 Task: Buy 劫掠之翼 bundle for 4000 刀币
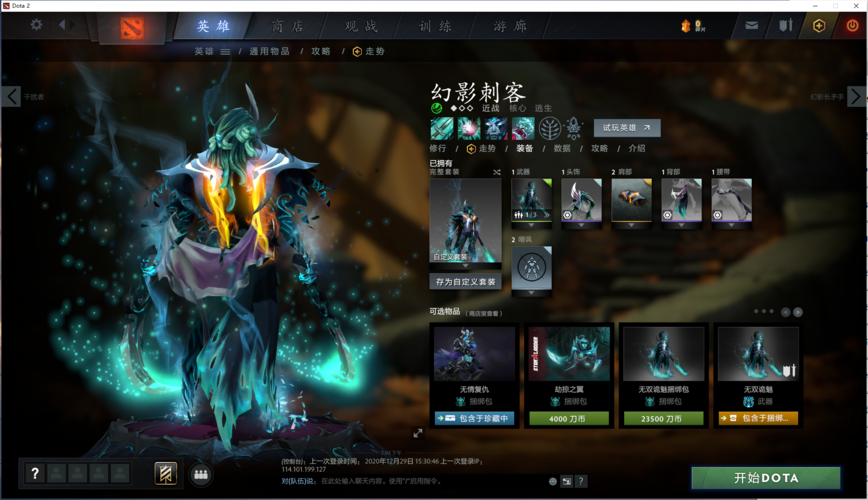tap(569, 418)
